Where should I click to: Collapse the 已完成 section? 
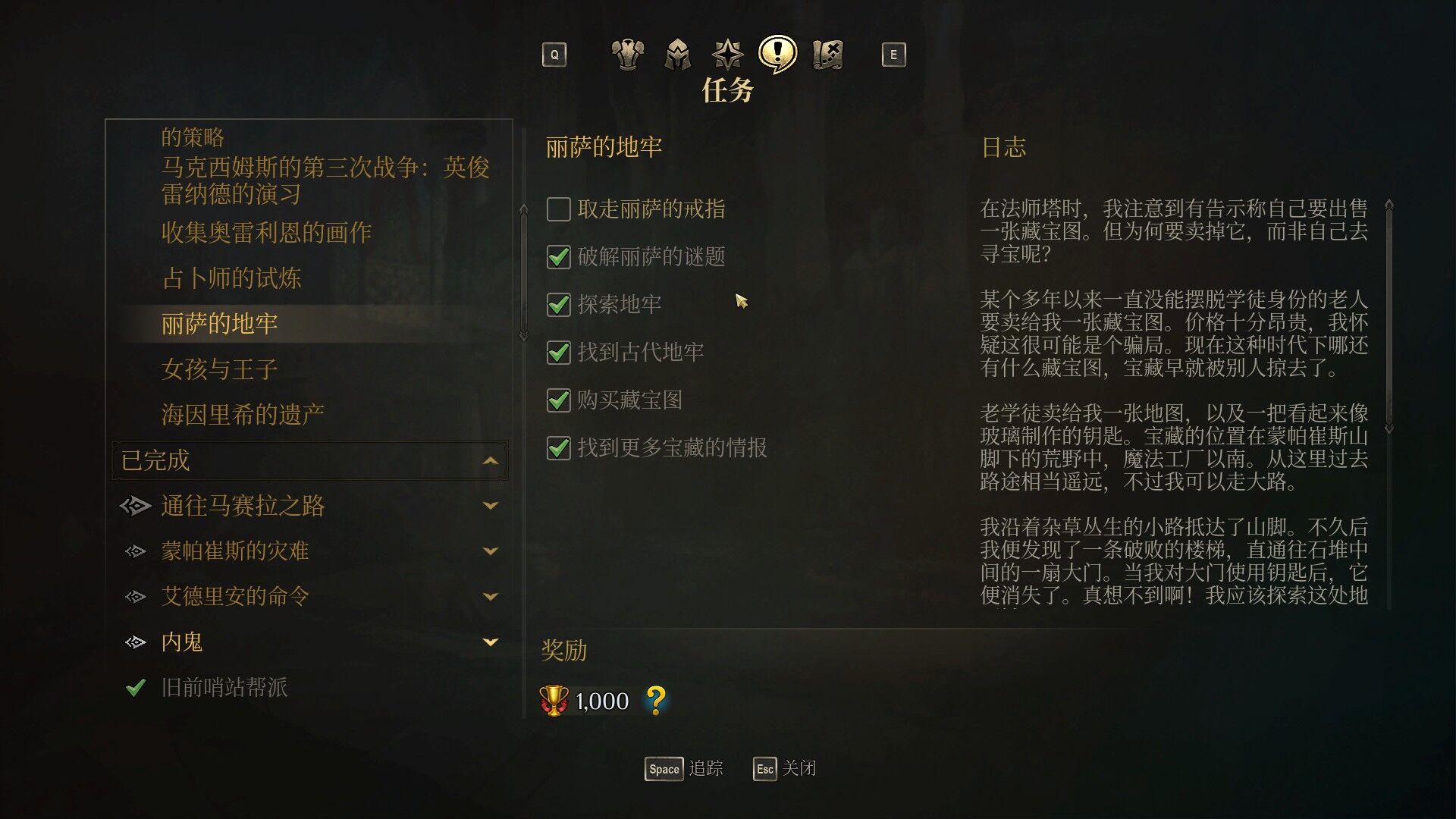[491, 460]
